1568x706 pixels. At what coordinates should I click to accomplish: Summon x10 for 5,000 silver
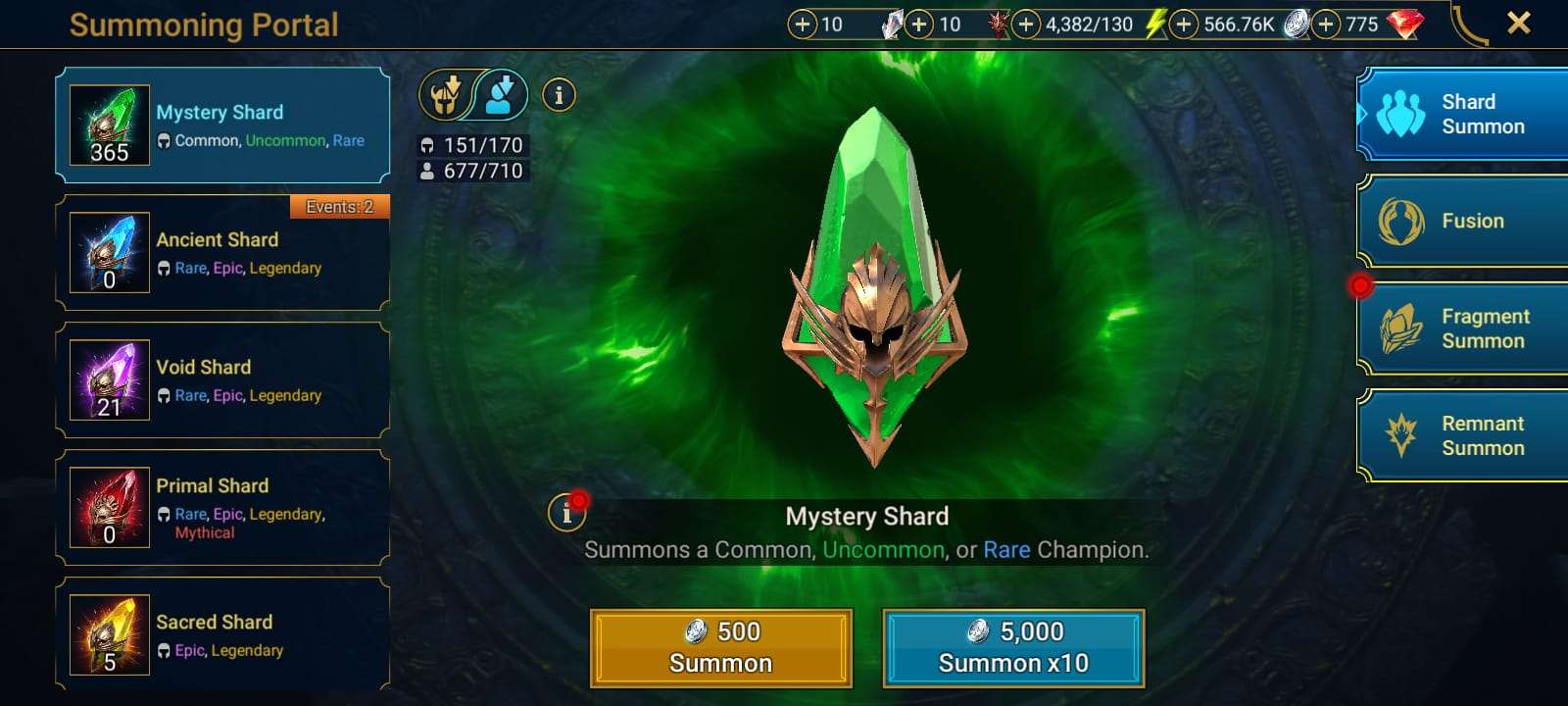pos(1013,647)
